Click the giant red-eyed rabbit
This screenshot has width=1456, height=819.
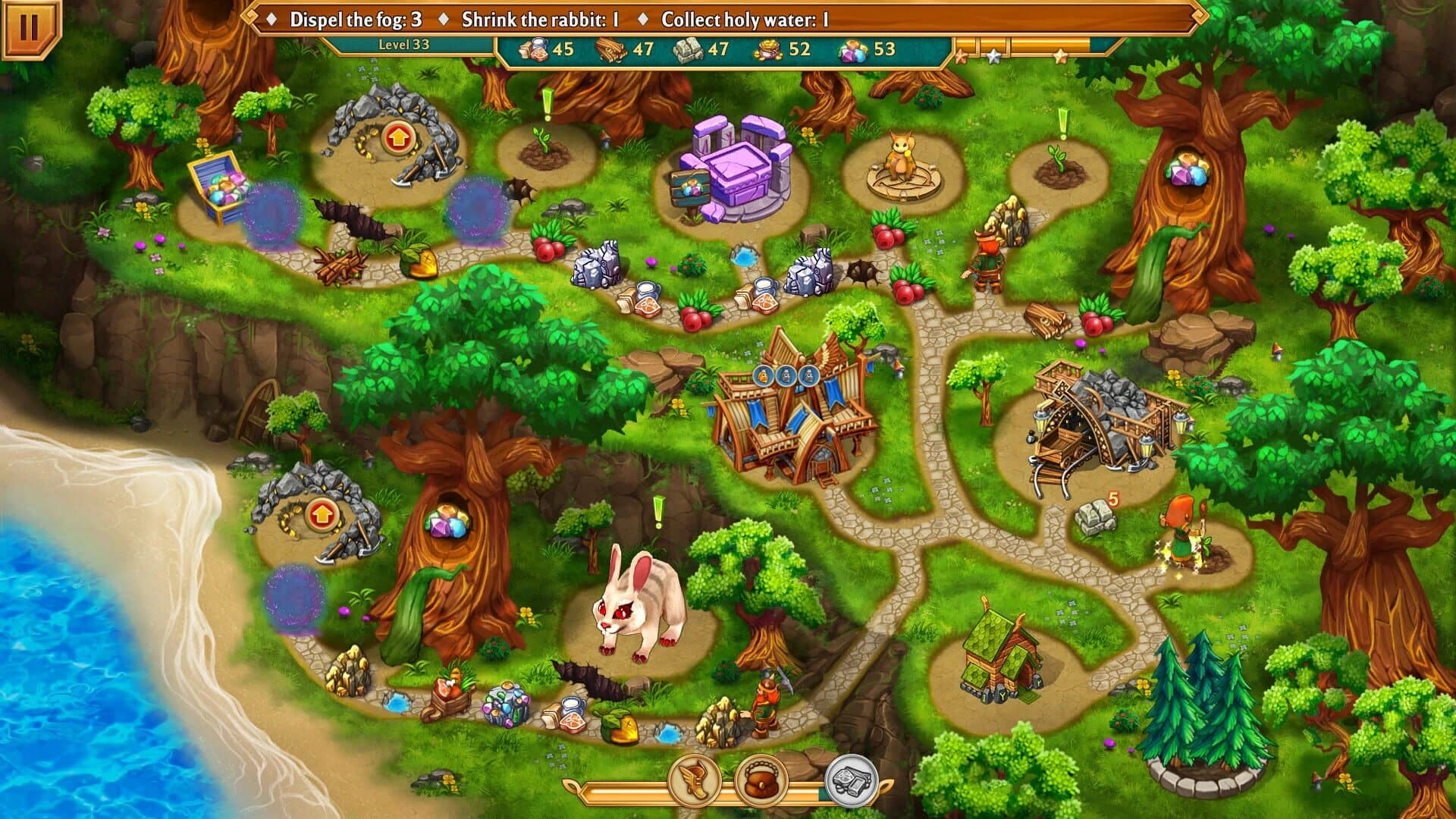pos(645,607)
